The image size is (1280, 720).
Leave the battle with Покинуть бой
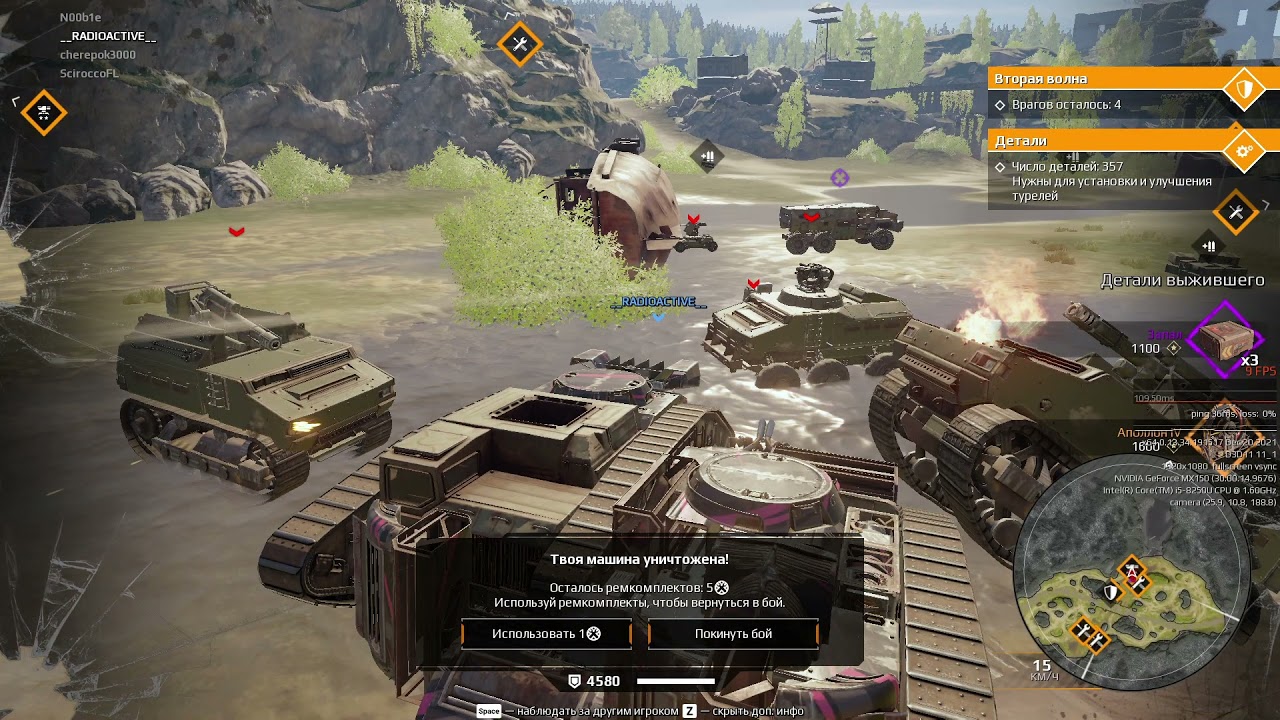pos(733,634)
